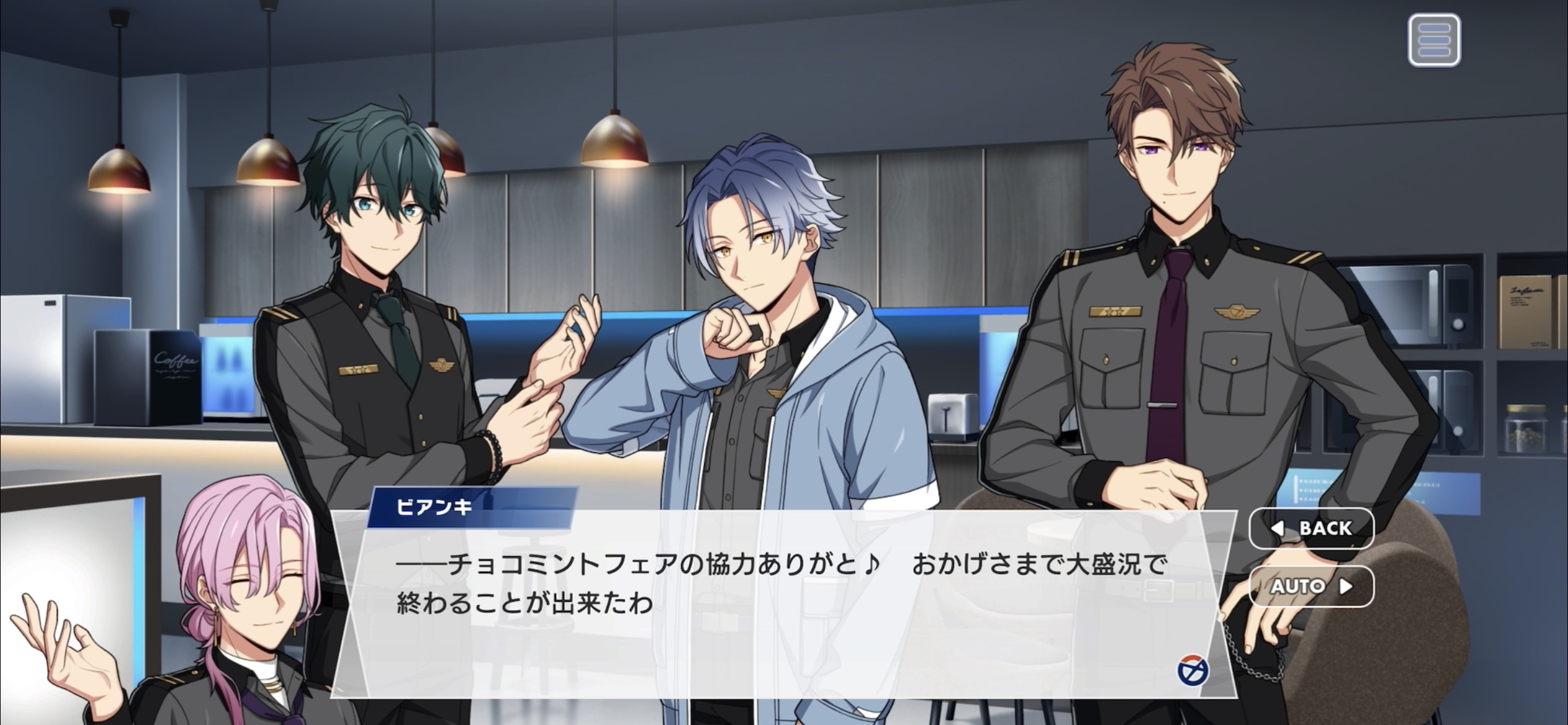Open the hamburger menu icon
The width and height of the screenshot is (1568, 725).
1434,40
